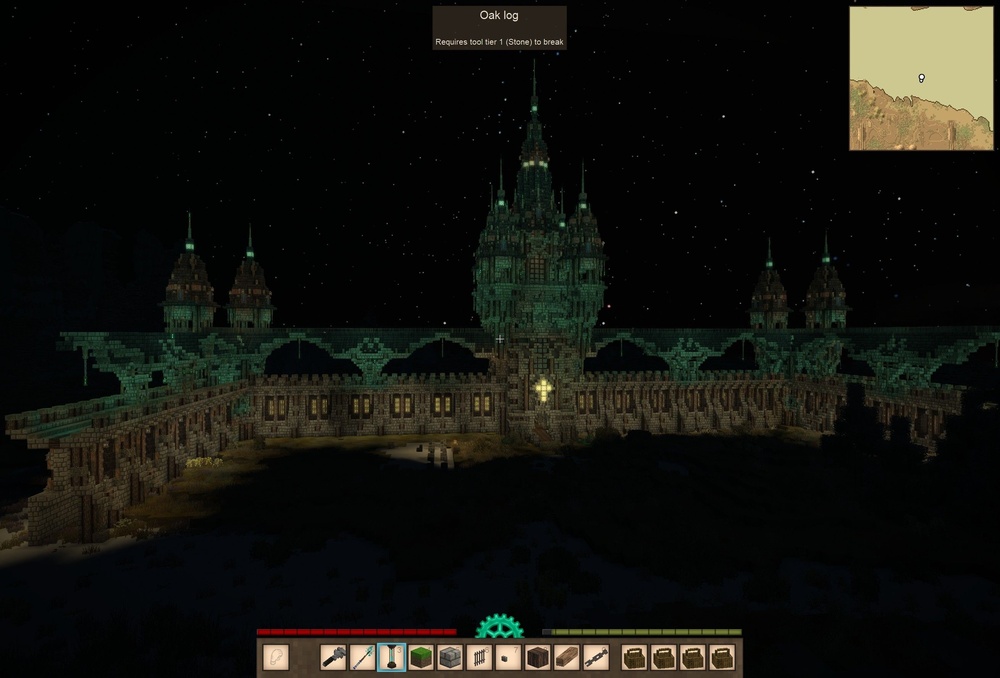Open the minimap in the corner
The image size is (1000, 678).
[x=923, y=79]
